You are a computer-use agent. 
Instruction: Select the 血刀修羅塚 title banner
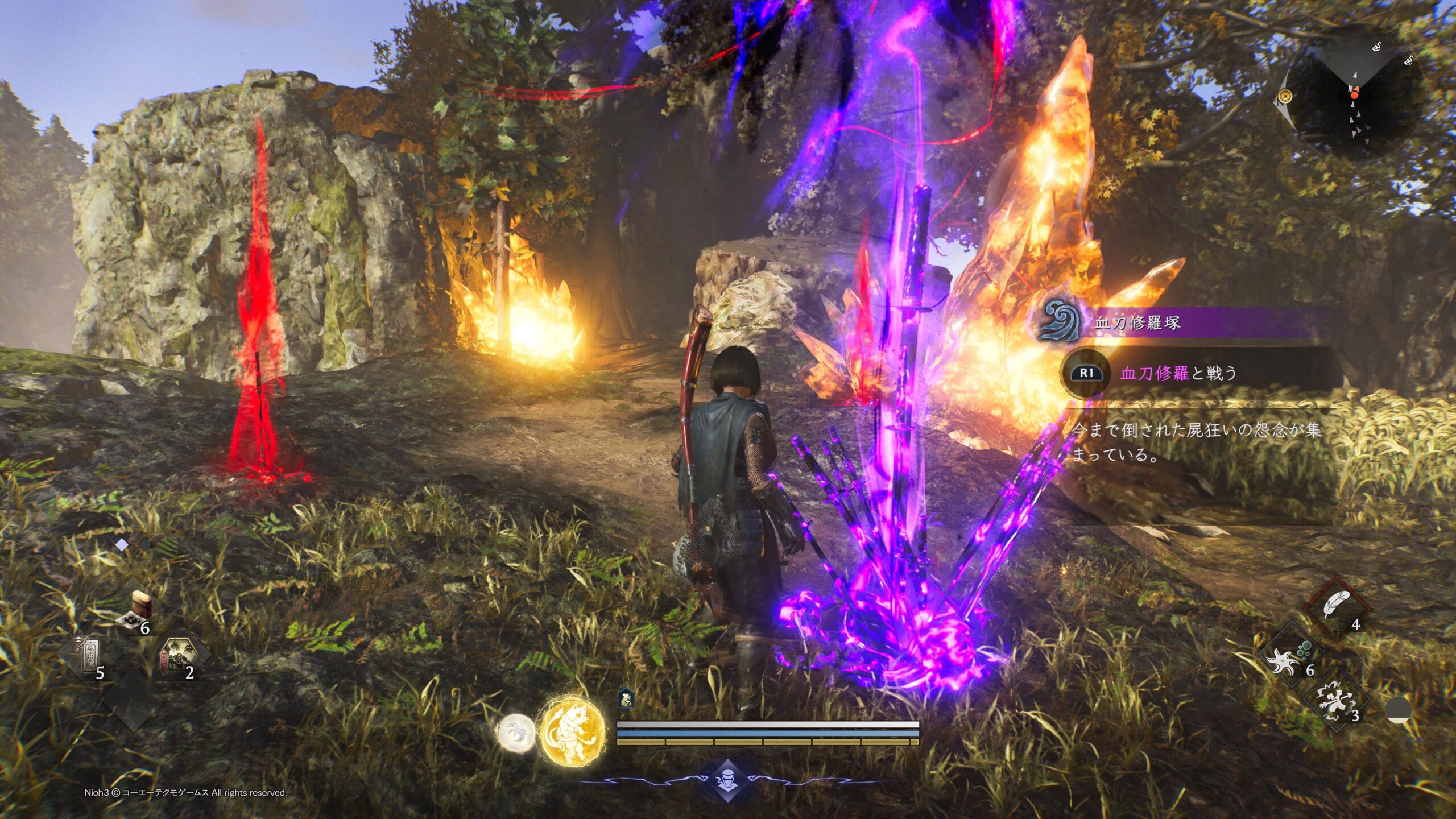click(1137, 323)
